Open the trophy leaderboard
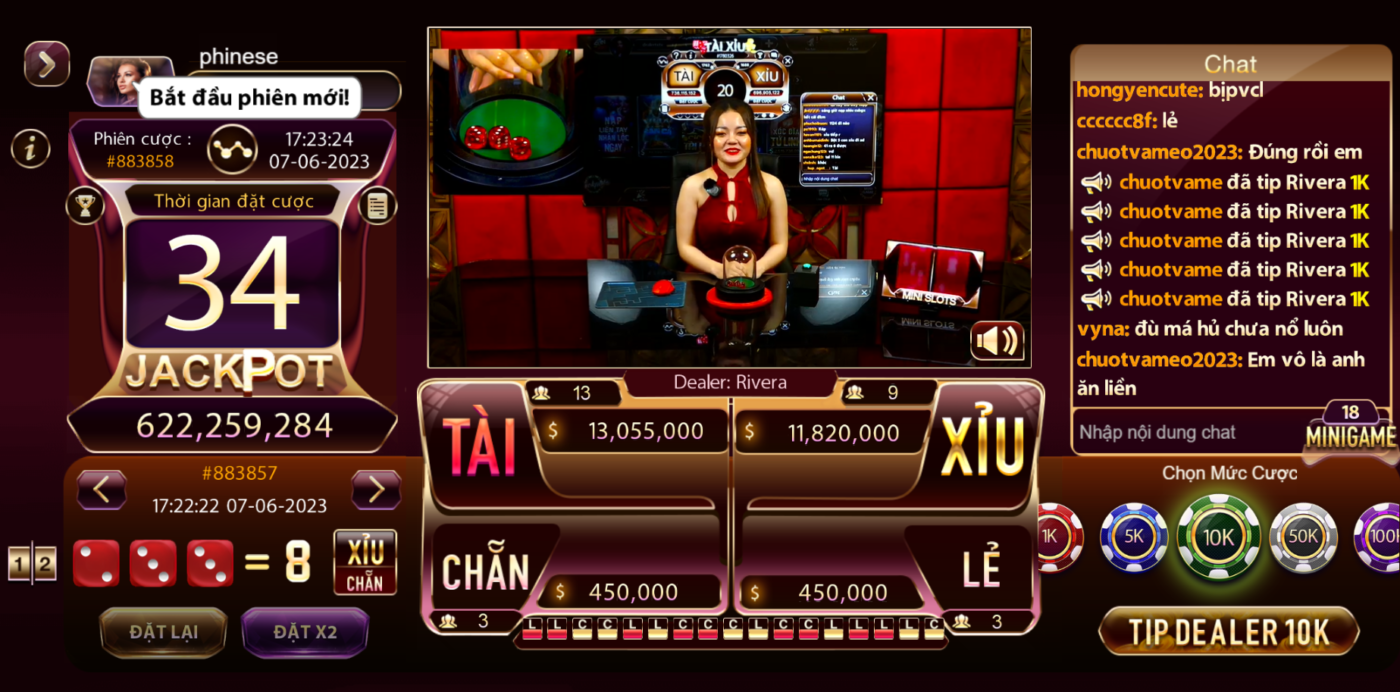Viewport: 1400px width, 692px height. pos(85,206)
